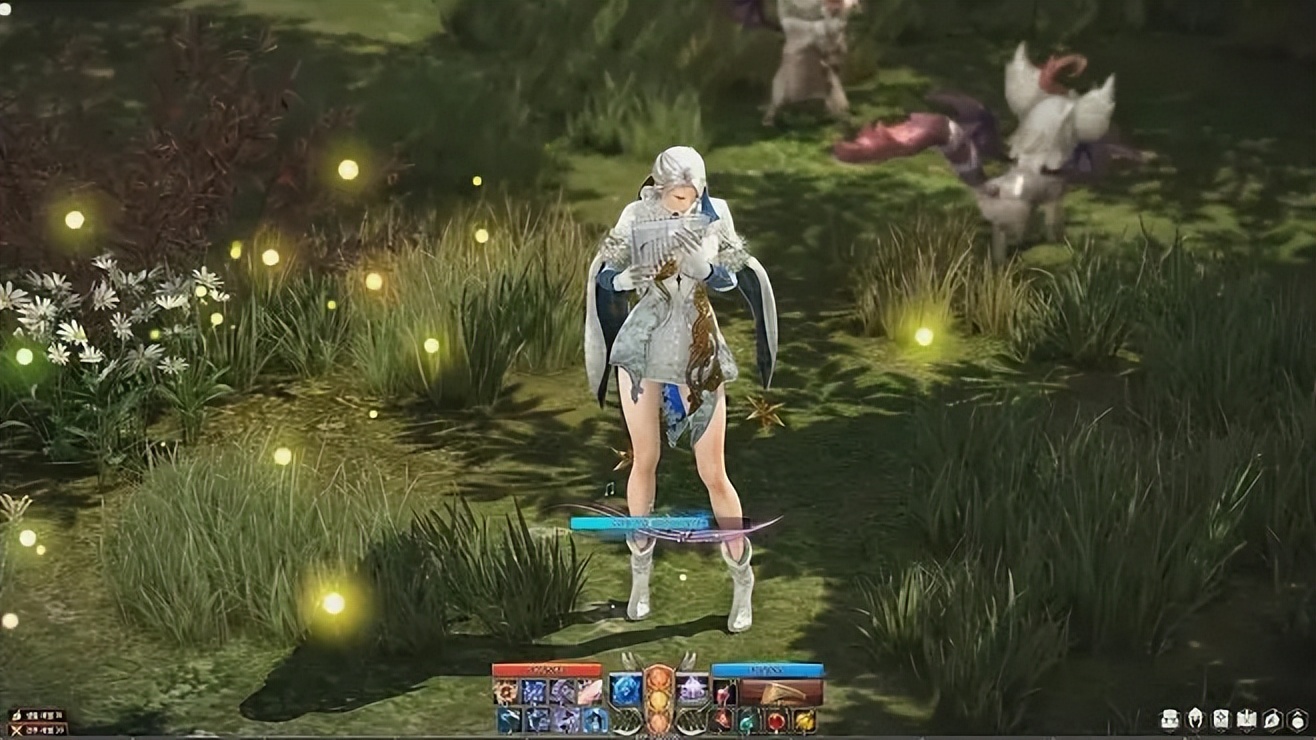Click the blue mana bar on the right
This screenshot has height=740, width=1316.
768,669
